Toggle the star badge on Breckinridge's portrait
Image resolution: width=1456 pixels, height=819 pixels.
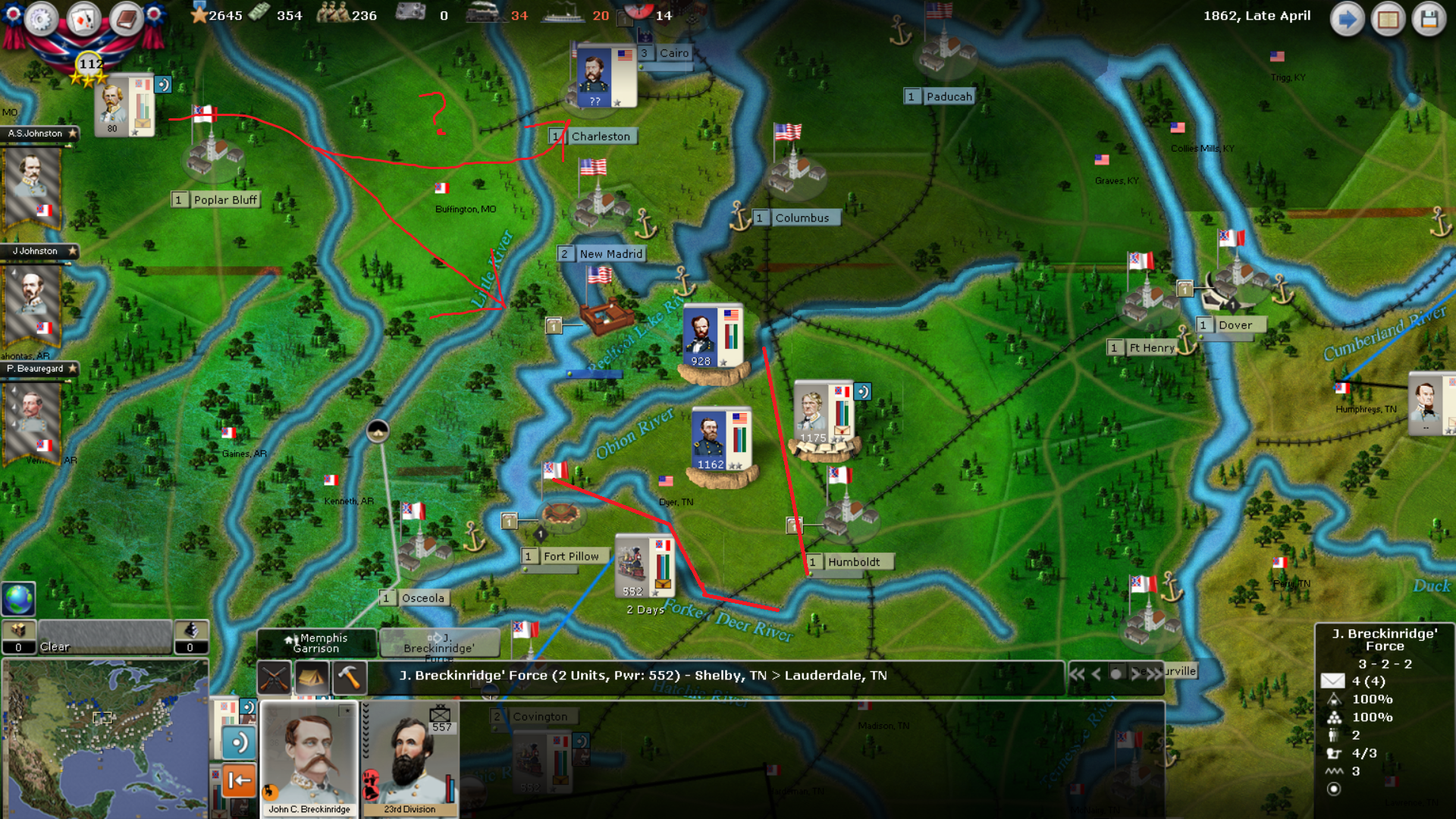[347, 711]
